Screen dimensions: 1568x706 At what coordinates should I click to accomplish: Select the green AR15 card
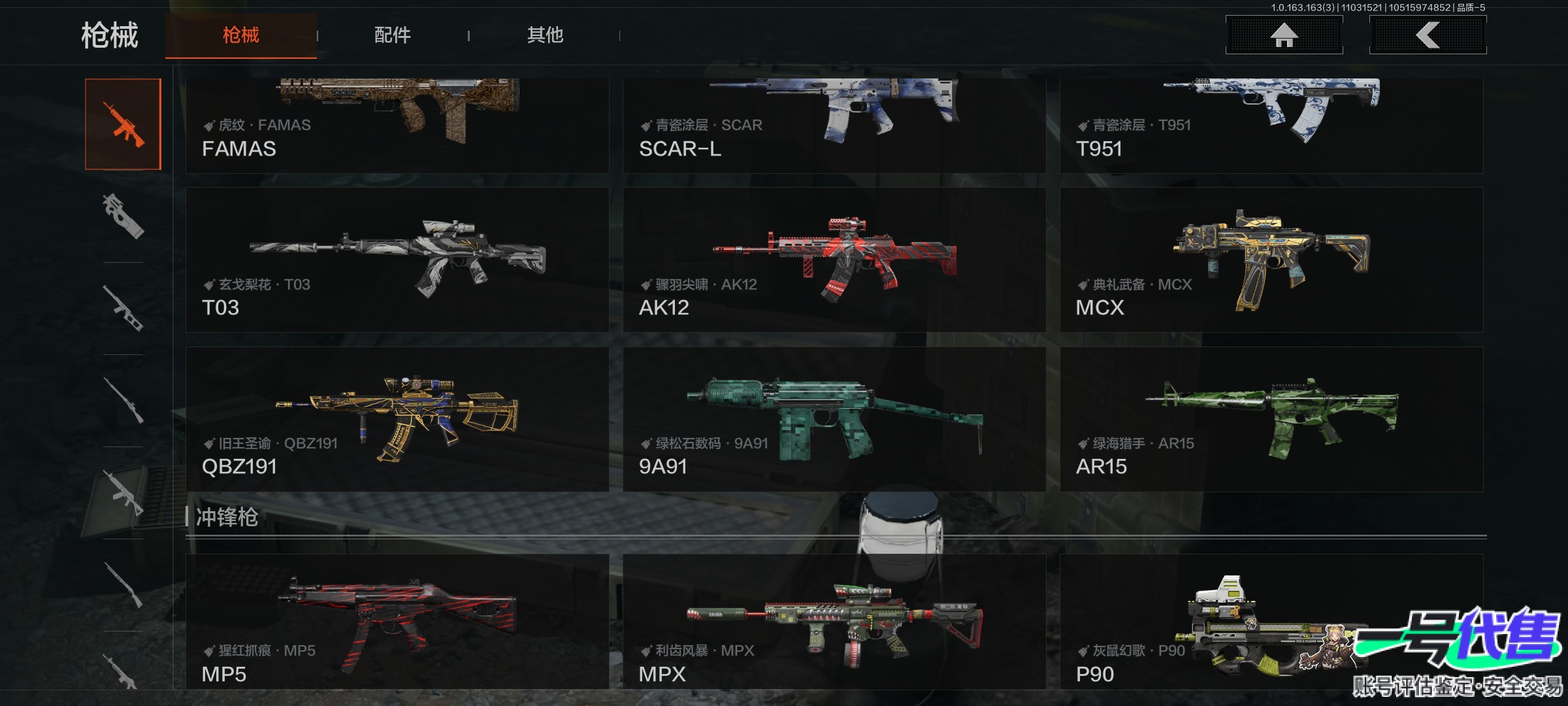tap(1271, 419)
